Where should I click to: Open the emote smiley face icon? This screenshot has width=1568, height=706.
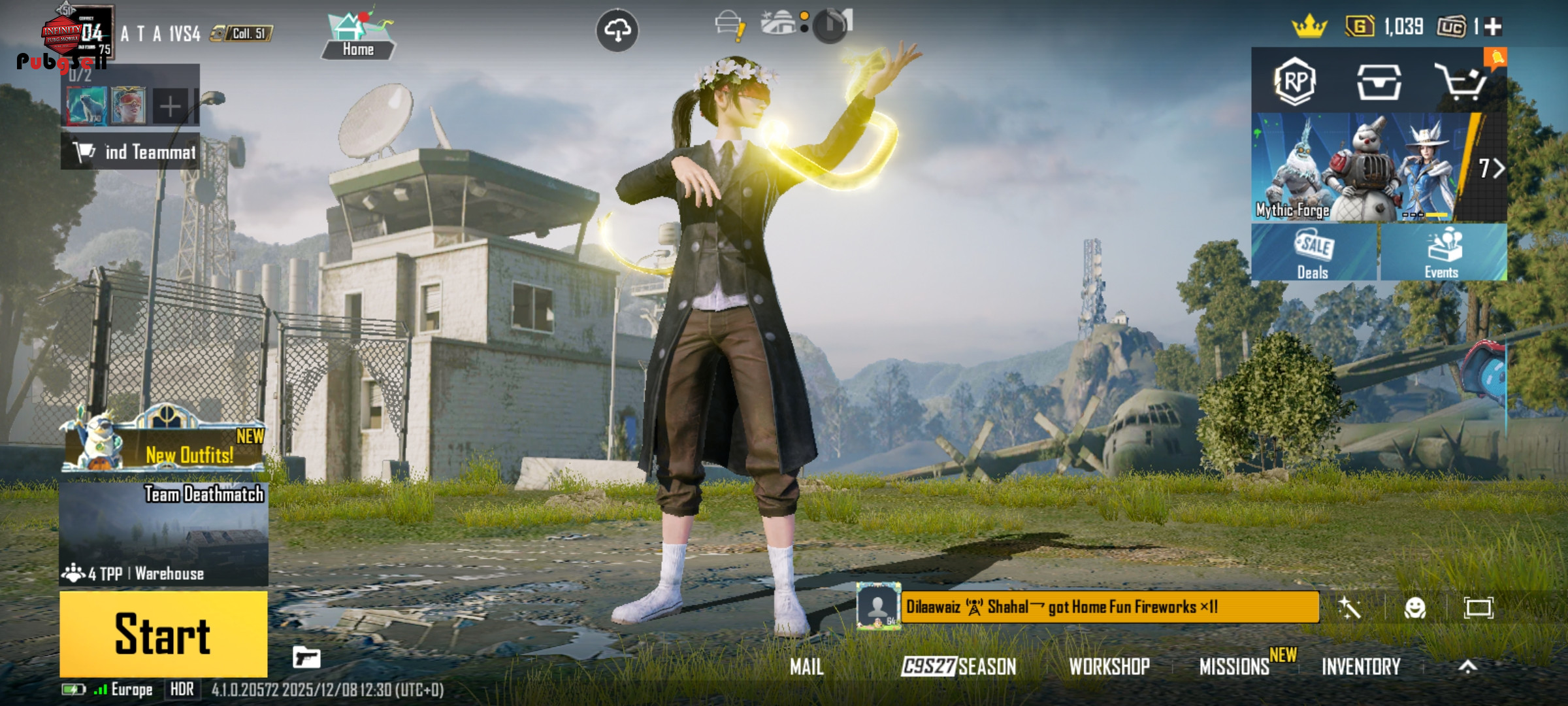[1414, 608]
